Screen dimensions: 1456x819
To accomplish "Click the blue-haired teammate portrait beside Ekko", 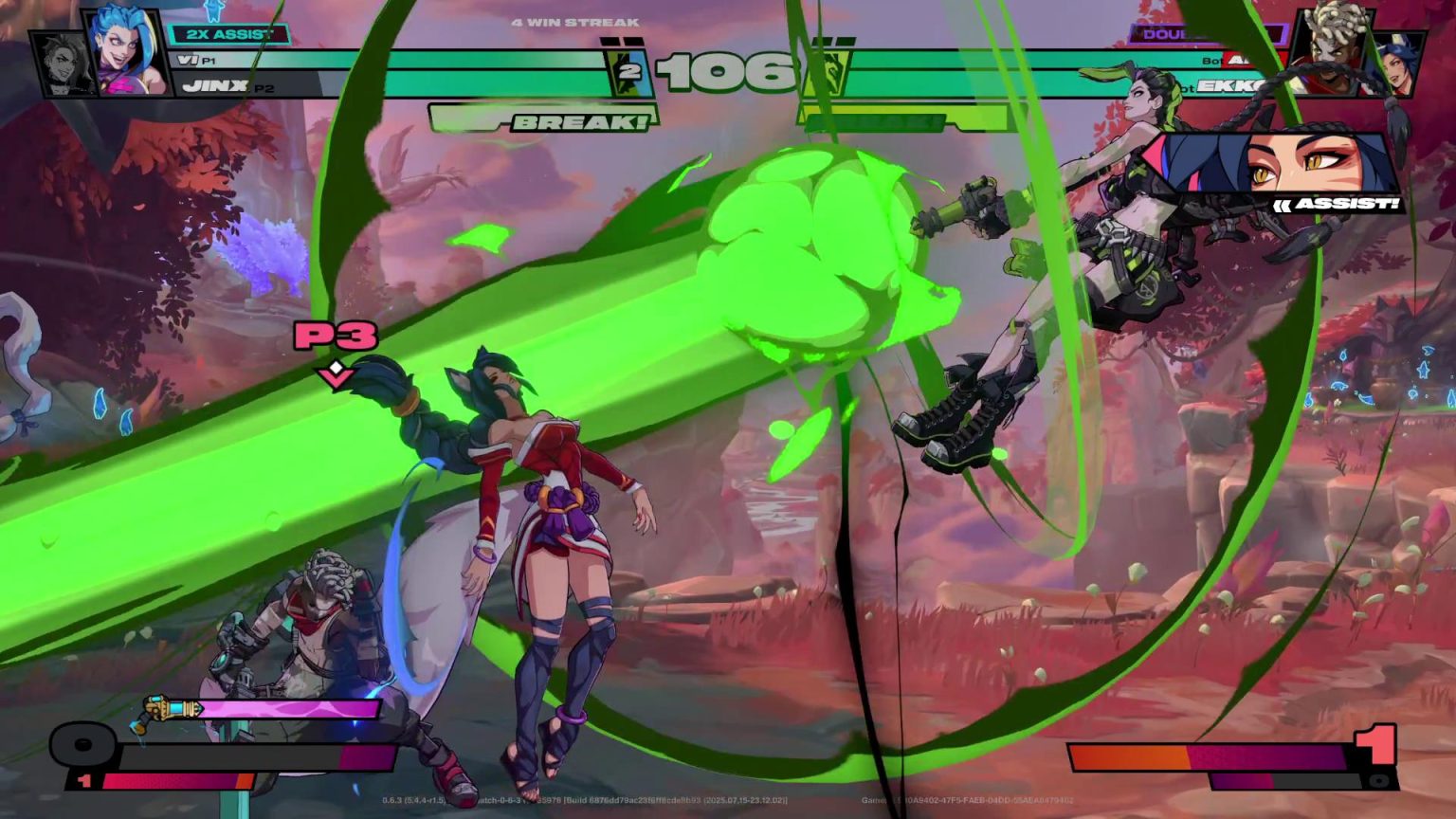I will pyautogui.click(x=1397, y=64).
